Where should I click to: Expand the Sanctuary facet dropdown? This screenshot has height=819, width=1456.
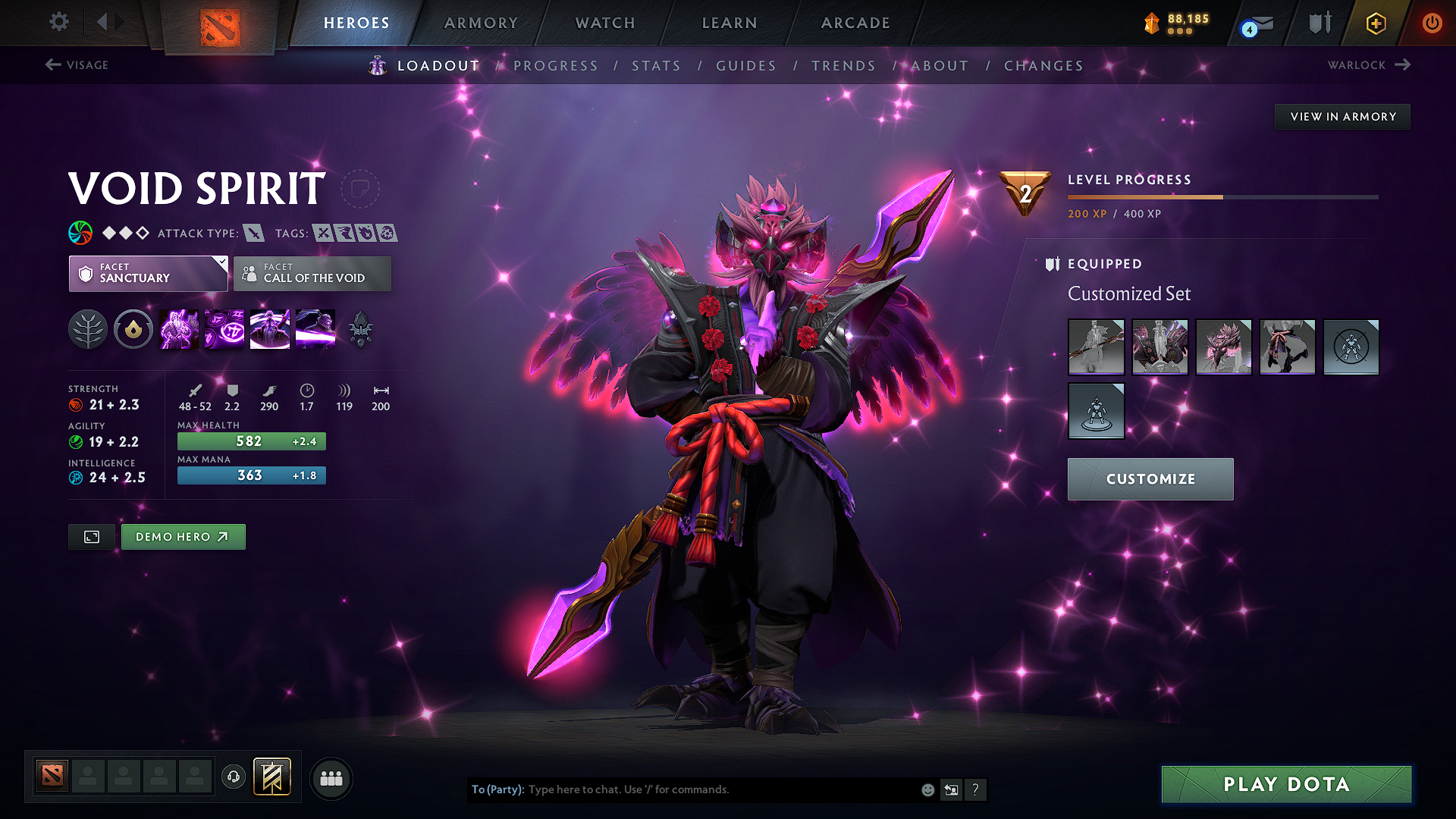coord(148,274)
